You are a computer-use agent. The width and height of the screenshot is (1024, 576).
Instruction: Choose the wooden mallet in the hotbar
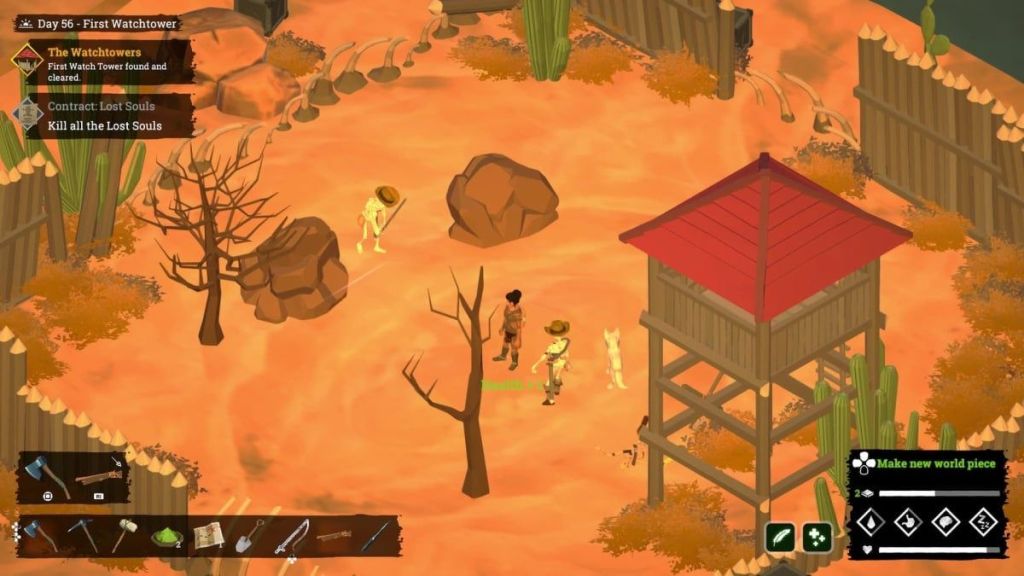click(122, 535)
